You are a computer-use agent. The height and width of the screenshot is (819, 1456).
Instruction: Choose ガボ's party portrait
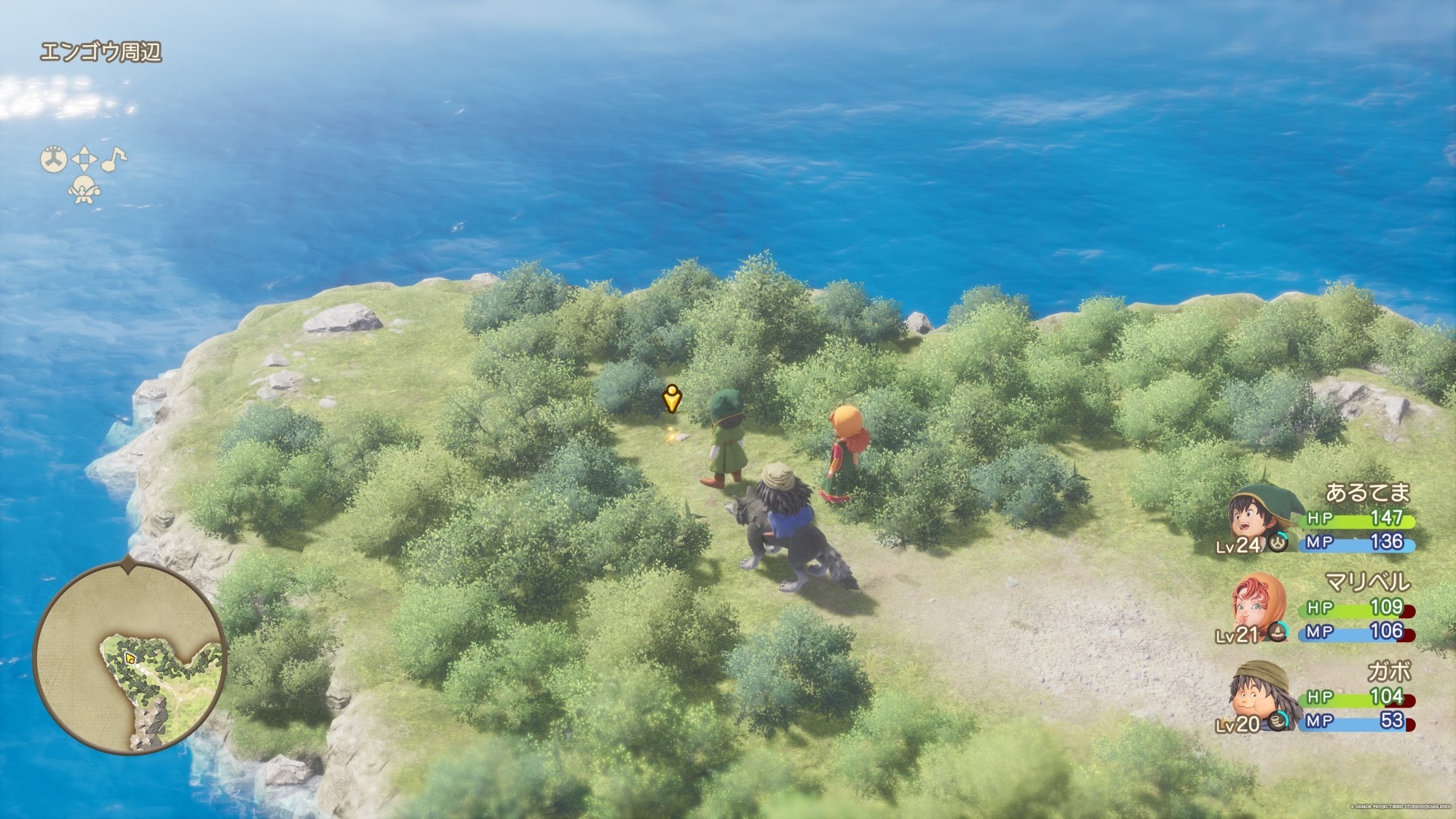point(1257,695)
